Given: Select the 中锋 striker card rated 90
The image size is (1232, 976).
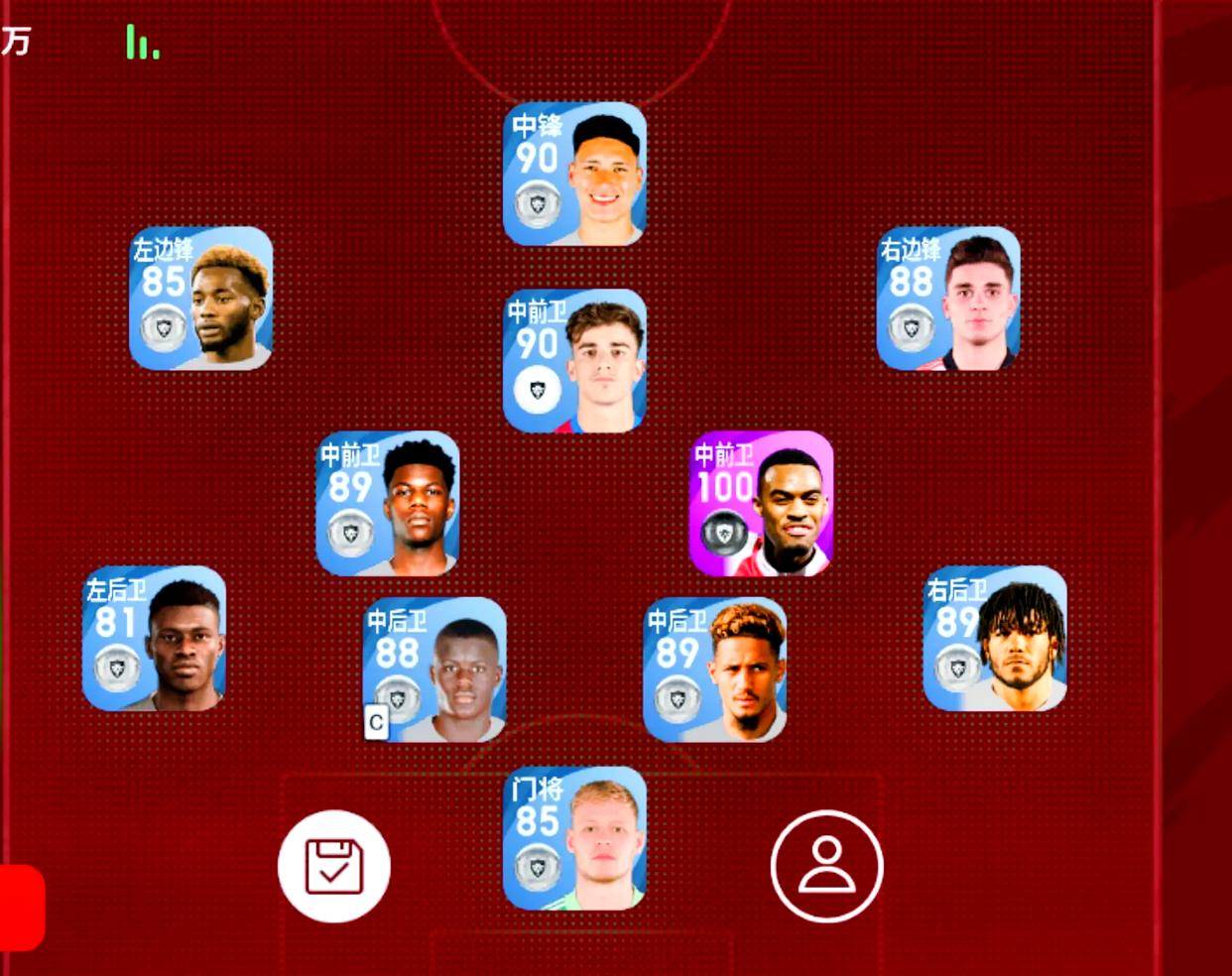Looking at the screenshot, I should (574, 175).
